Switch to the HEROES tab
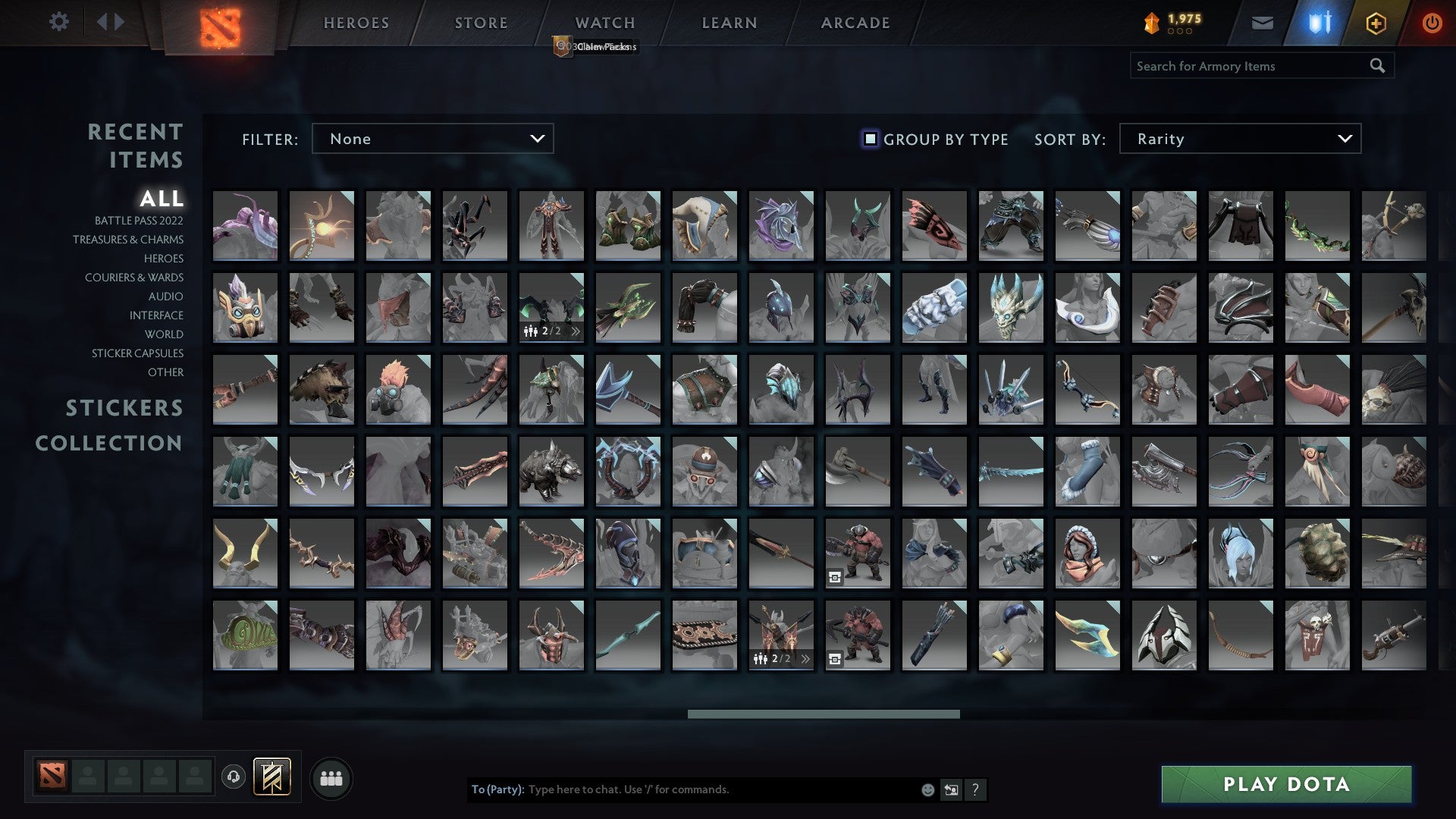1456x819 pixels. point(356,23)
